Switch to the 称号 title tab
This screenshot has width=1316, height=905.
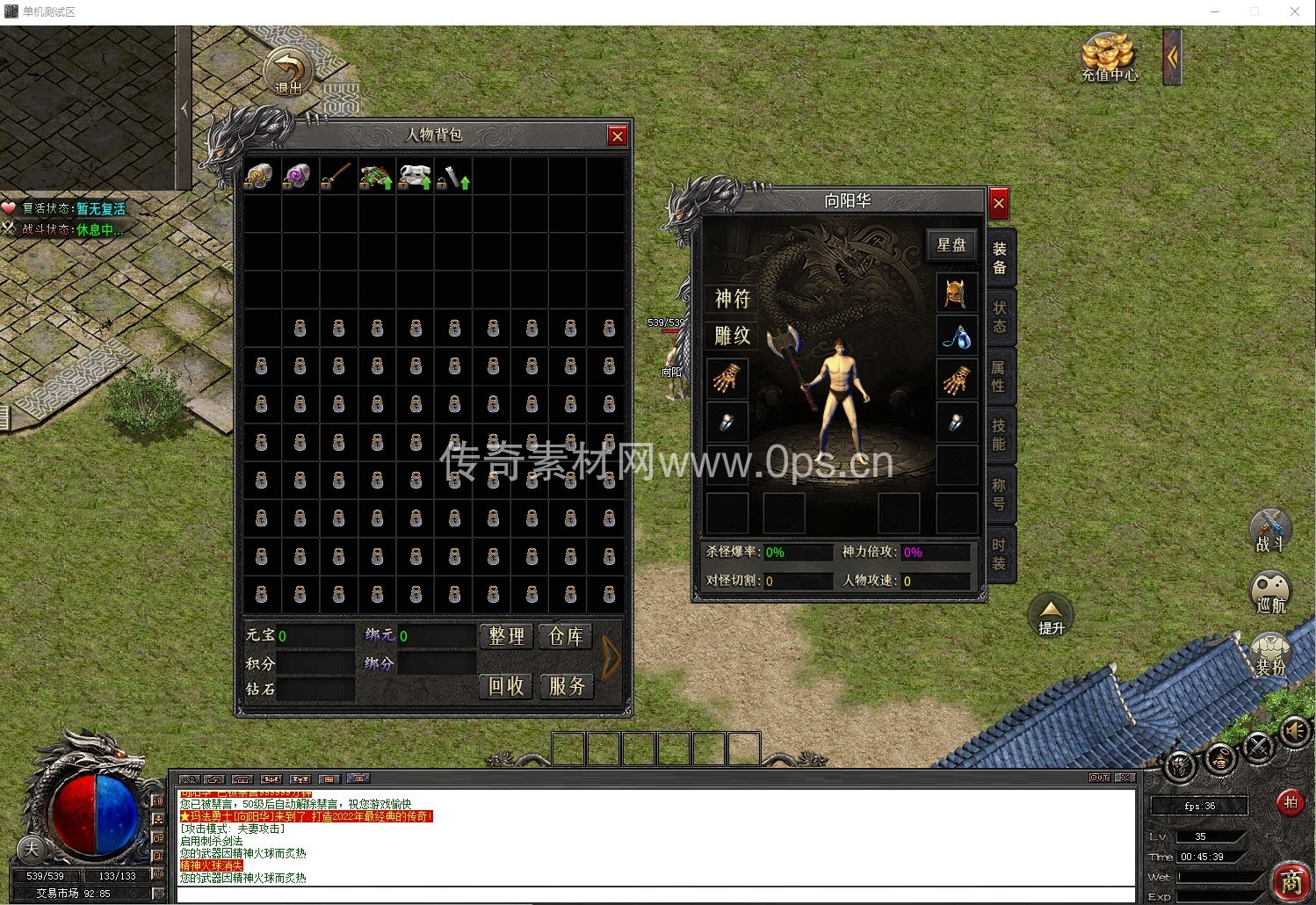click(1000, 495)
